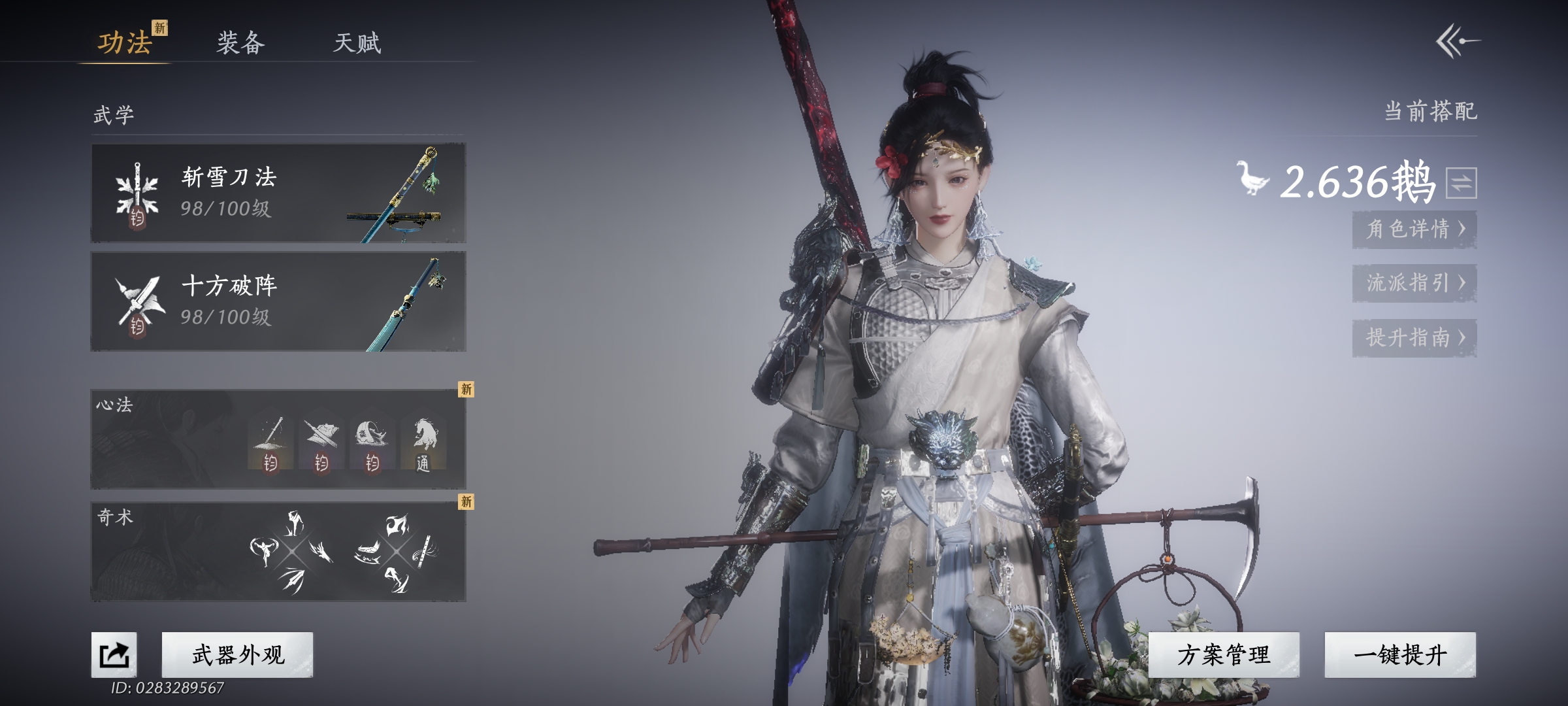Open 角色详情 character details
Image resolution: width=1568 pixels, height=706 pixels.
tap(1414, 229)
